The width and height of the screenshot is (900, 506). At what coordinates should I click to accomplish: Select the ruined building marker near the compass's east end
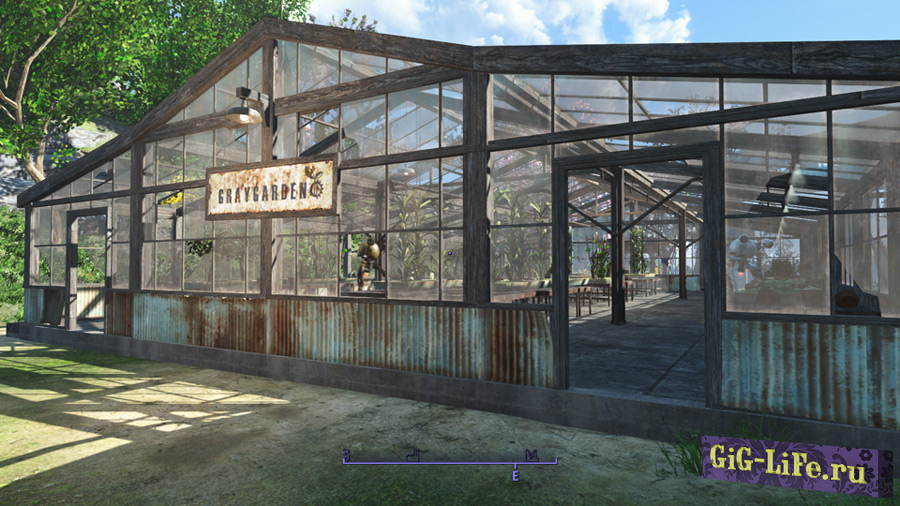(x=532, y=455)
